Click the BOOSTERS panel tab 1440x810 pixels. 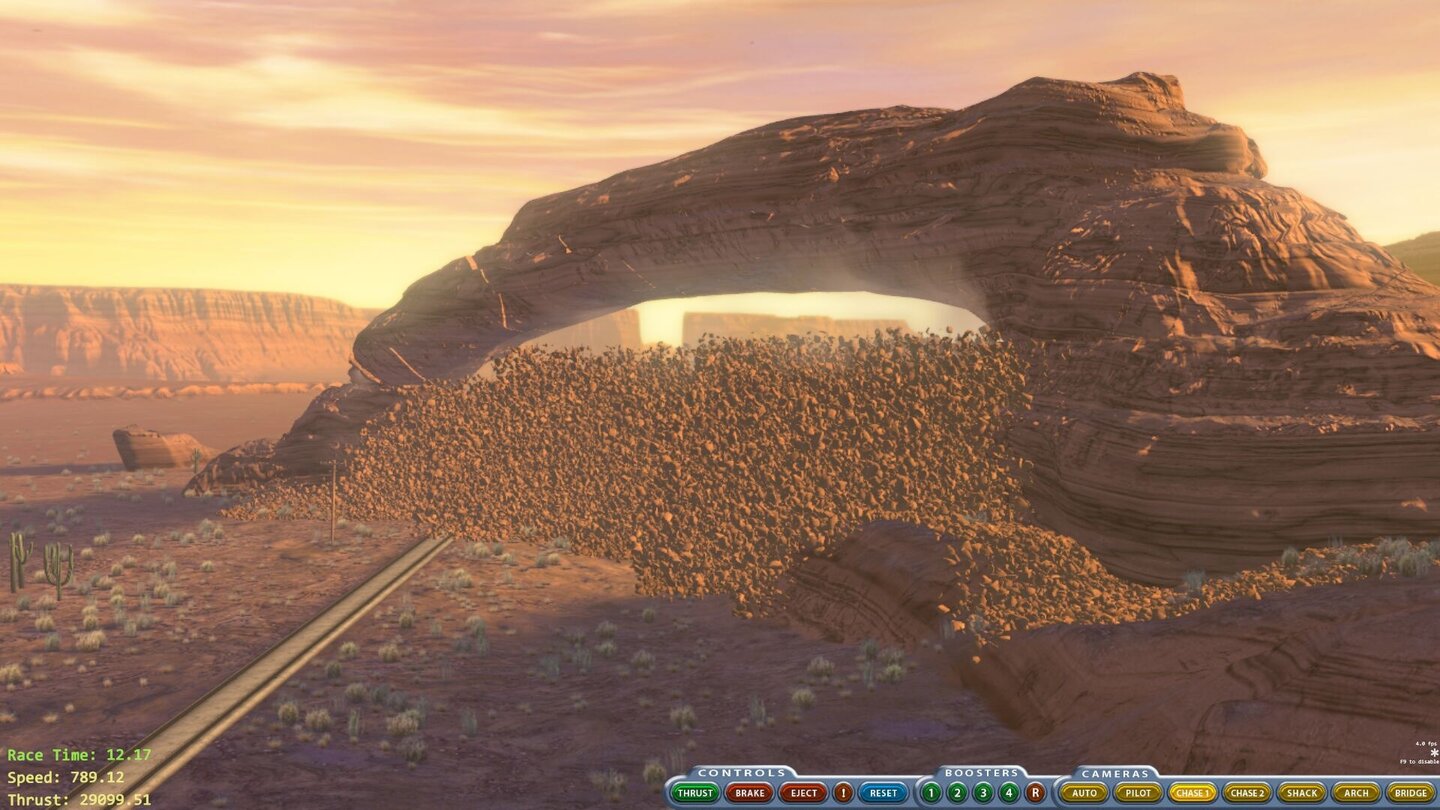click(983, 772)
